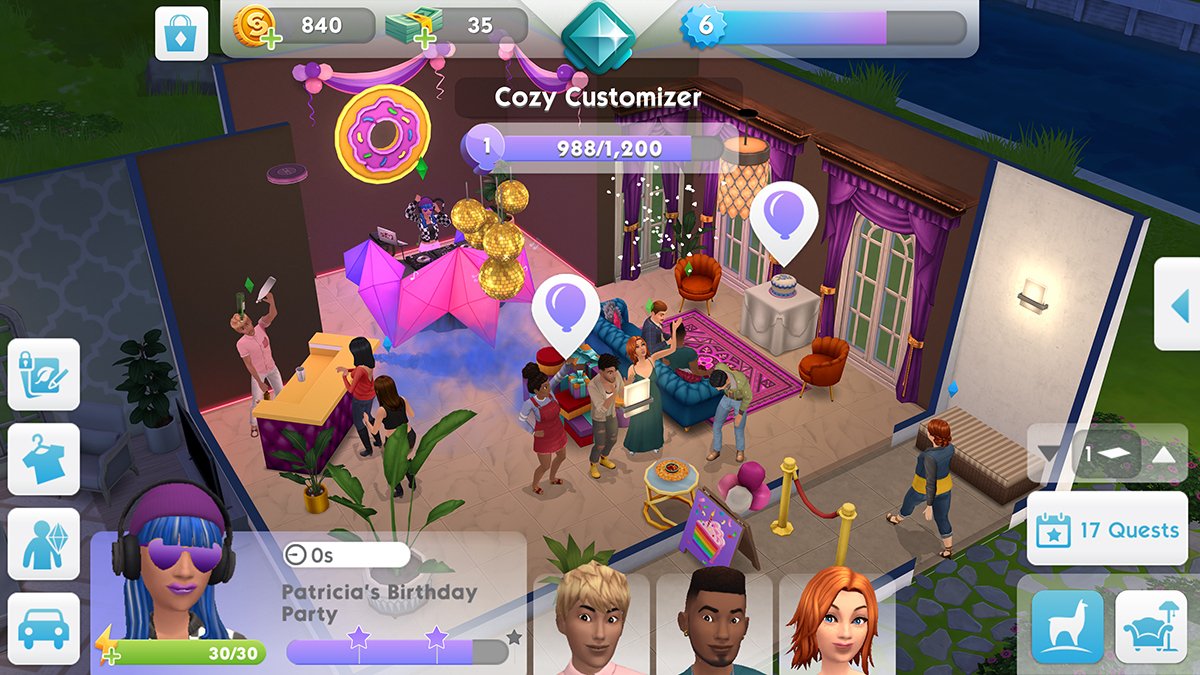Go up one floor level
Viewport: 1200px width, 675px height.
(x=1163, y=455)
